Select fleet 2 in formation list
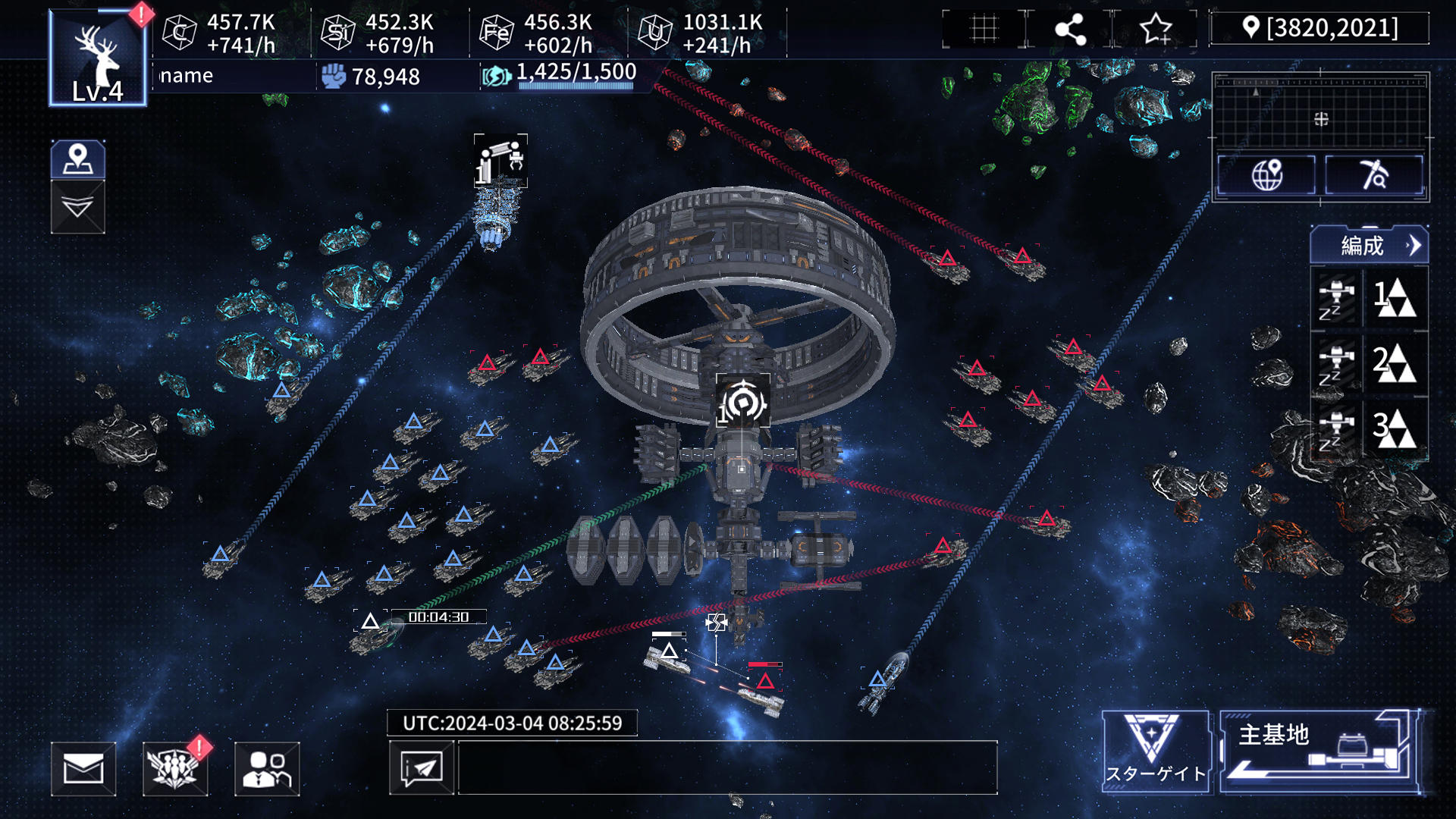The height and width of the screenshot is (819, 1456). click(x=1370, y=363)
